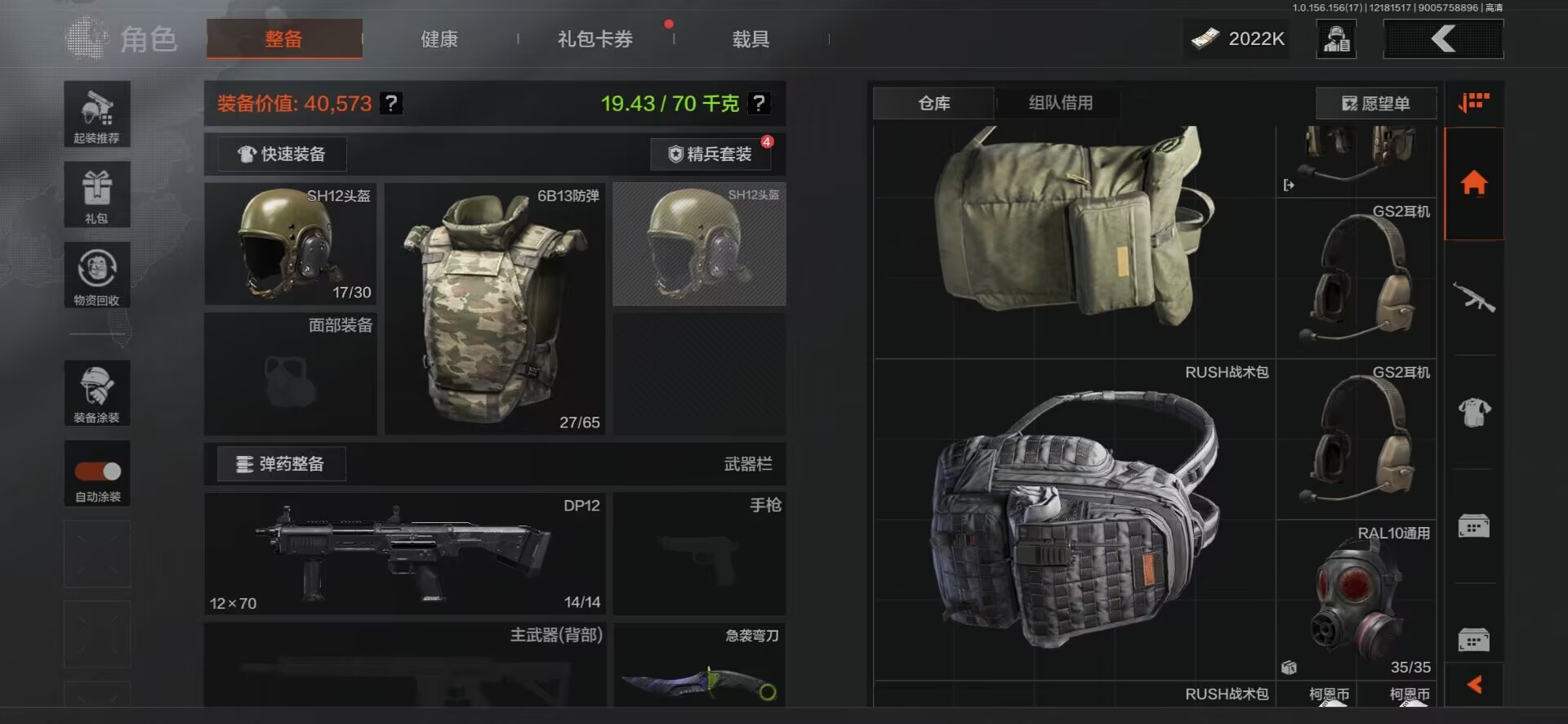
Task: Open 起装推荐 loadout recommendations
Action: (x=97, y=114)
